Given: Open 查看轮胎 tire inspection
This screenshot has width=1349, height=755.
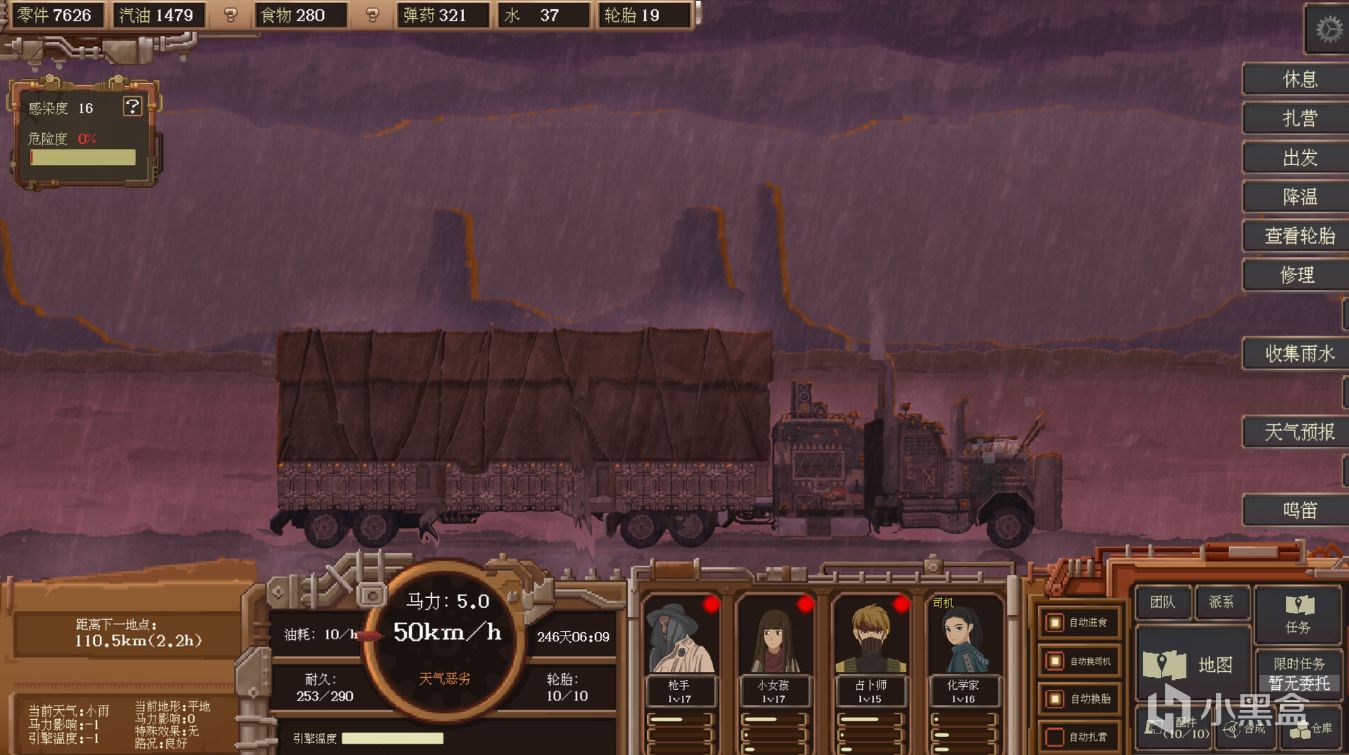Looking at the screenshot, I should (1299, 236).
